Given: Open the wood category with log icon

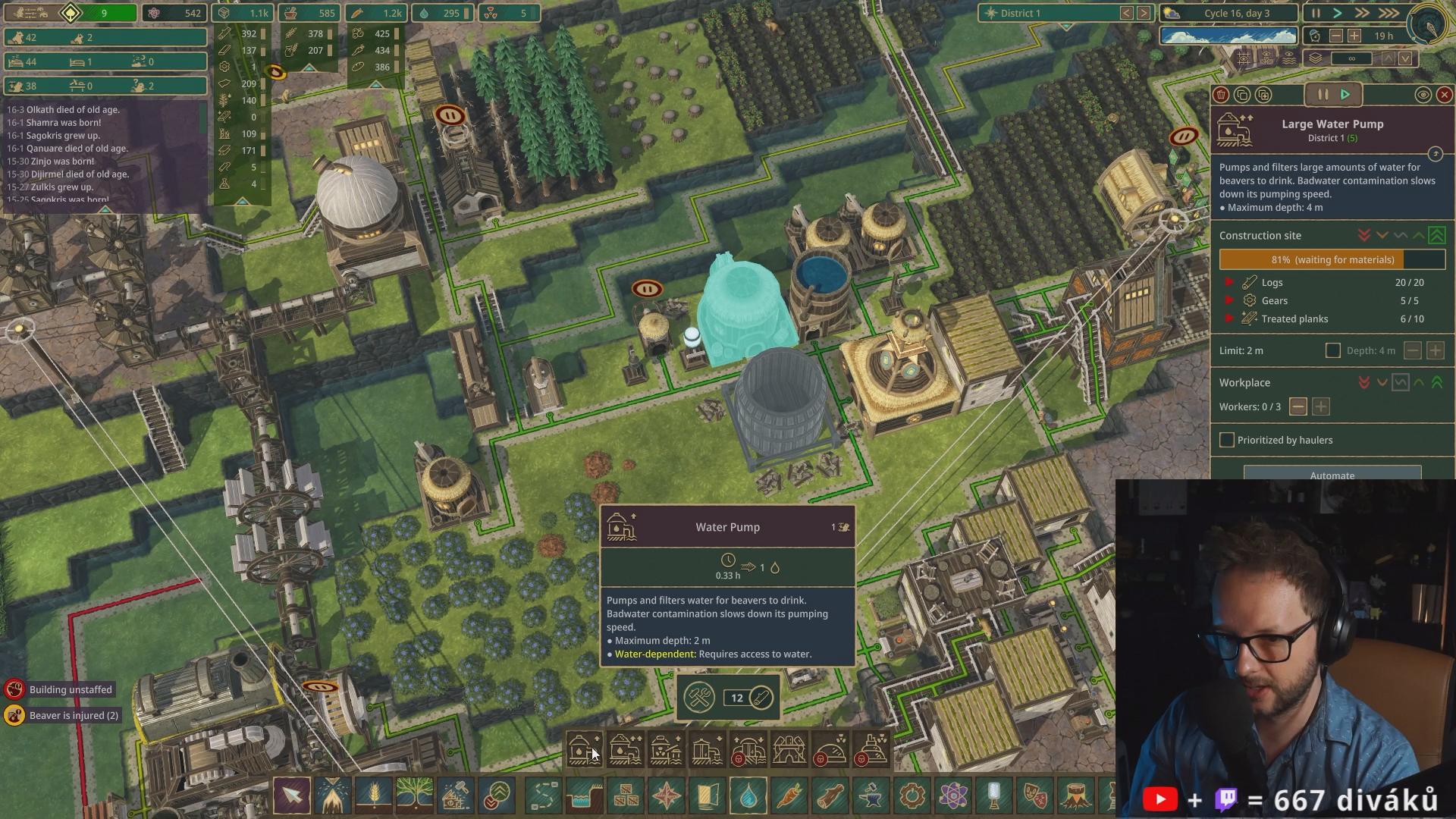Looking at the screenshot, I should tap(830, 796).
